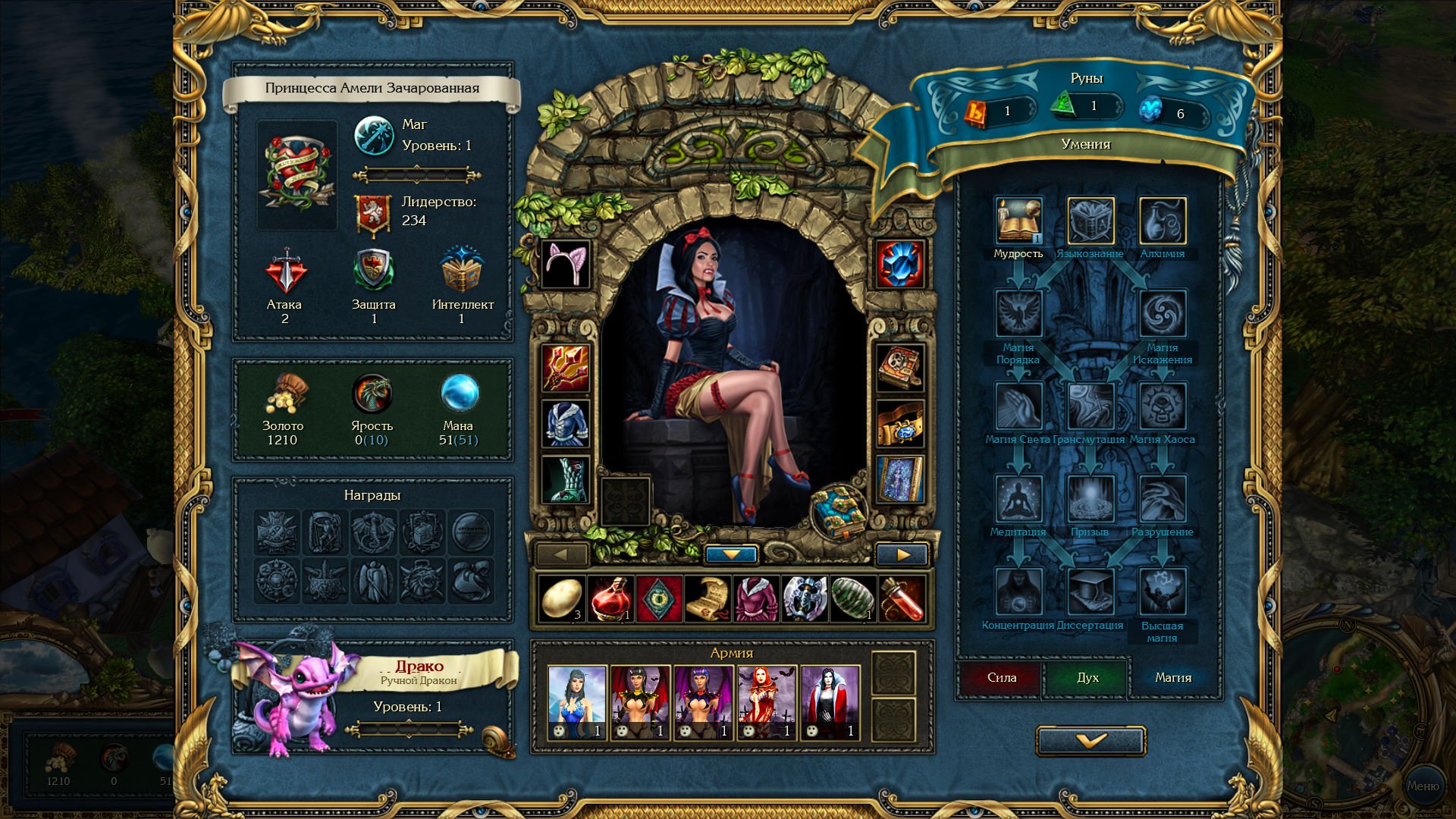Click the Высшая магия skill
Viewport: 1456px width, 819px height.
1163,592
